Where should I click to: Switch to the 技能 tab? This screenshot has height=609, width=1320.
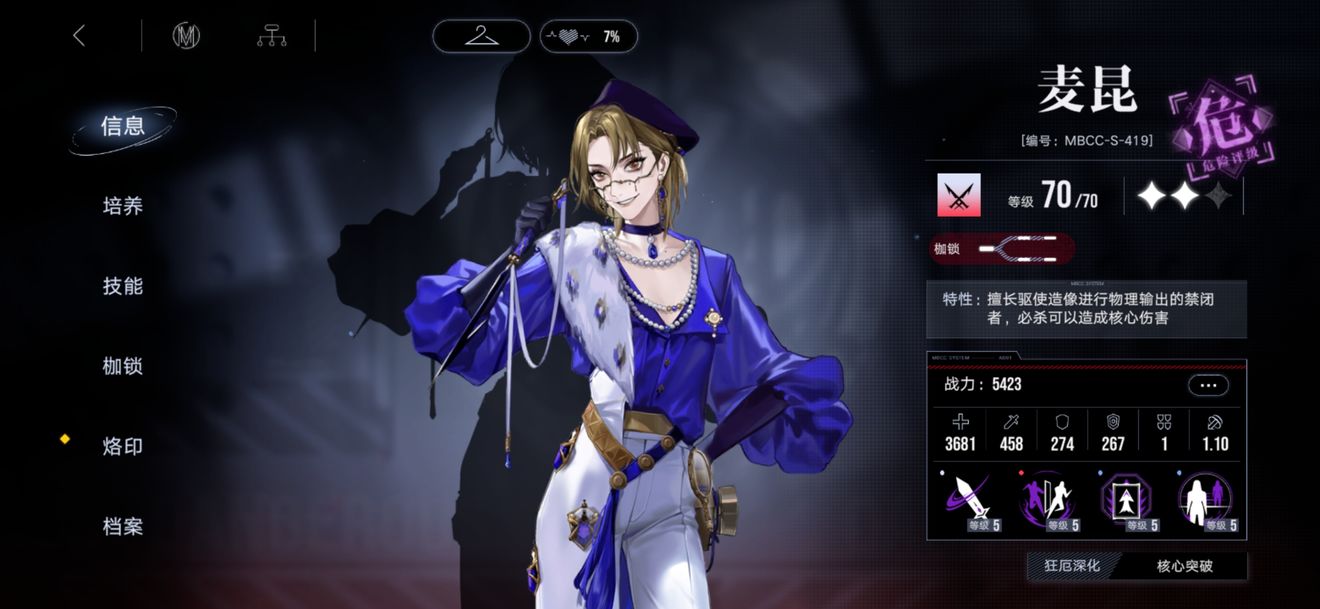[123, 286]
